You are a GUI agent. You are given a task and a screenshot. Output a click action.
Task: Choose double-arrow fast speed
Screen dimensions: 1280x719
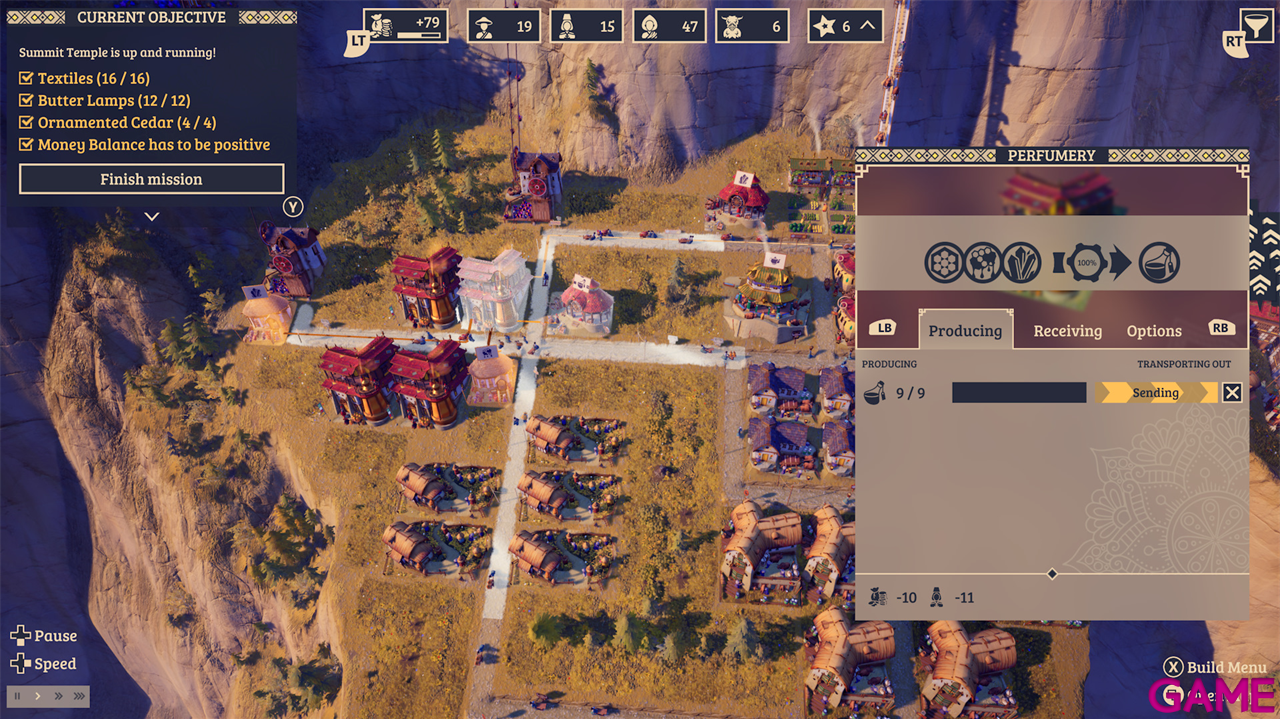click(58, 696)
